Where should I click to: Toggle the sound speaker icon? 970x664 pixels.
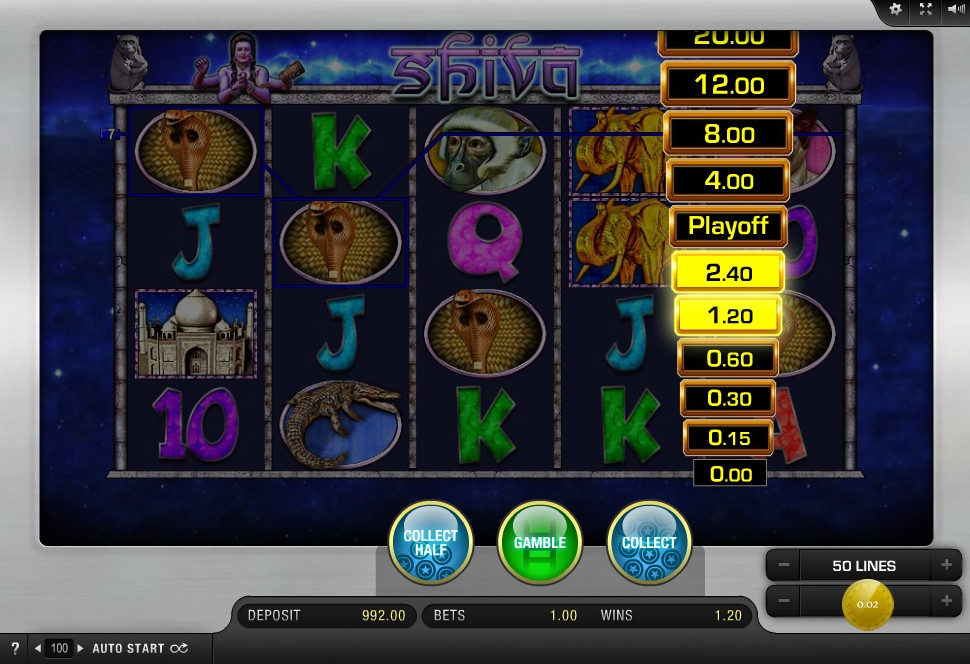[x=955, y=9]
